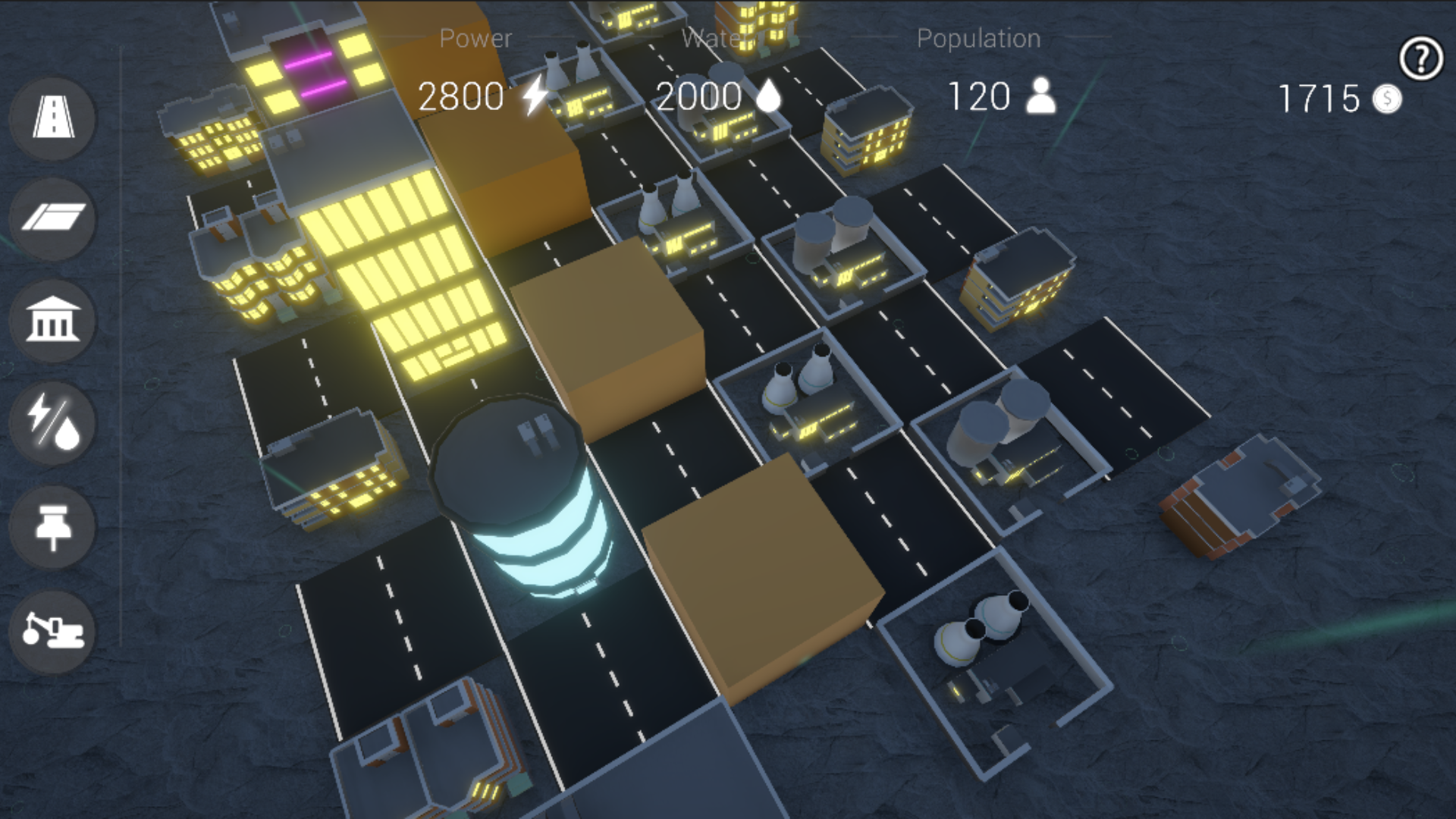1456x819 pixels.
Task: Click the lightning bolt power icon
Action: [532, 96]
